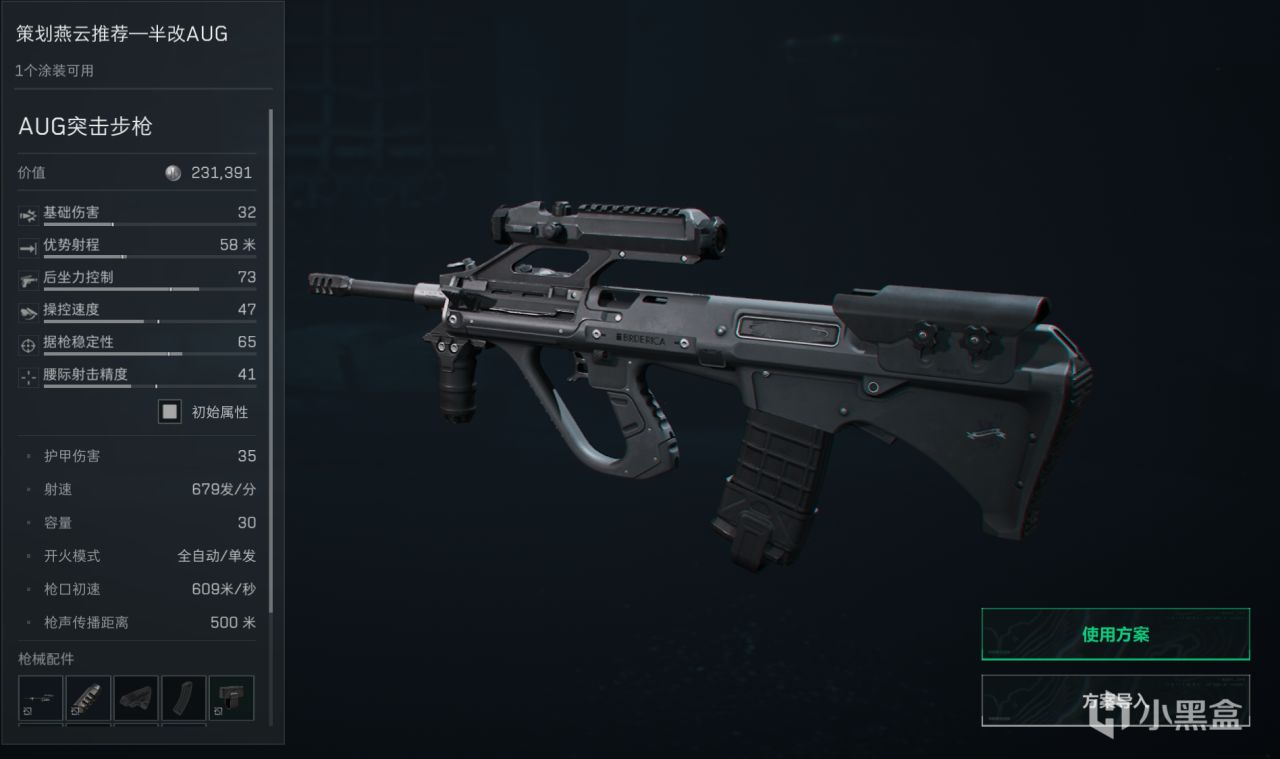1280x759 pixels.
Task: Choose the muzzle brake attachment slot
Action: [x=88, y=698]
